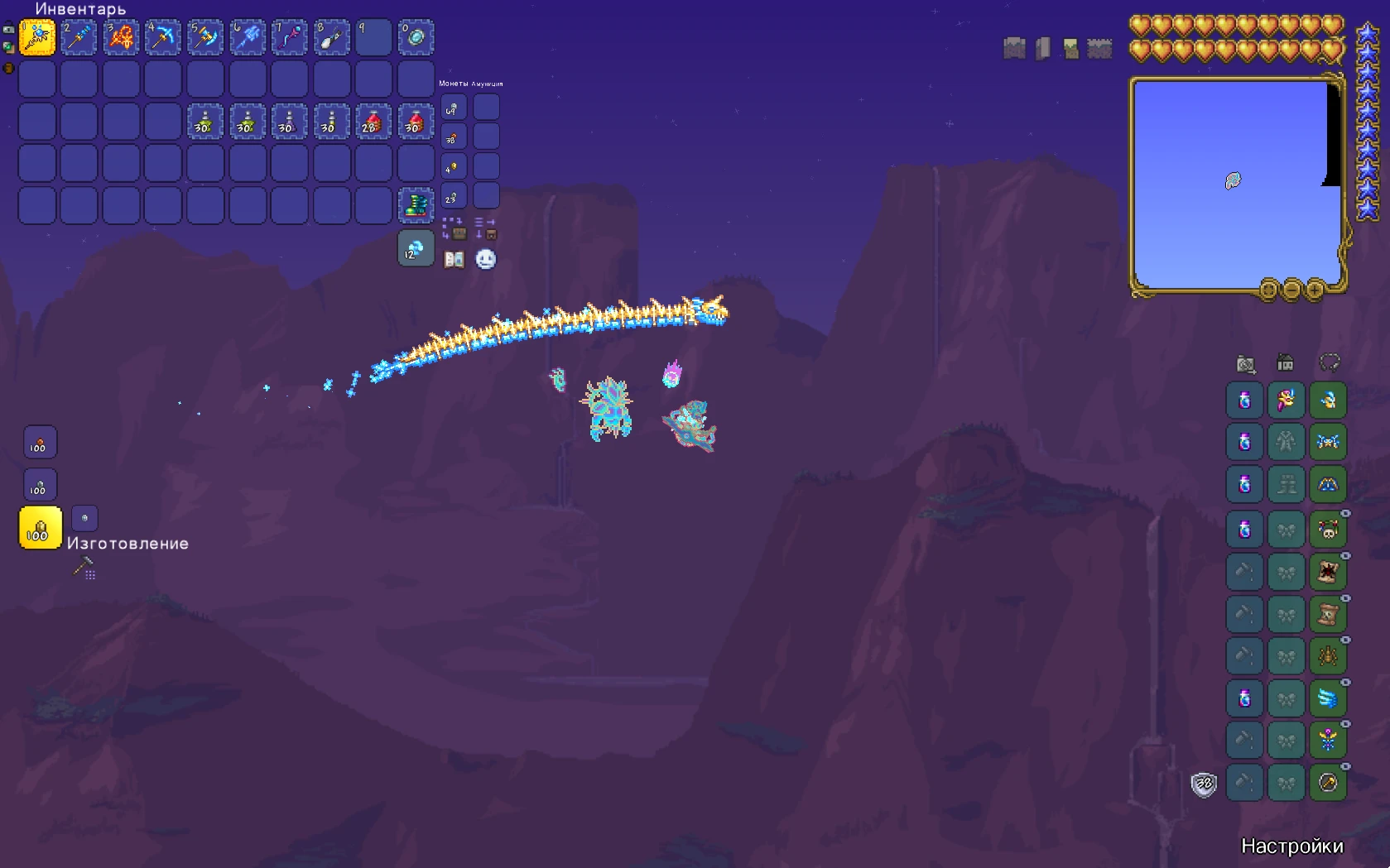Open the journal book icon under the coin slots
This screenshot has width=1390, height=868.
[455, 260]
